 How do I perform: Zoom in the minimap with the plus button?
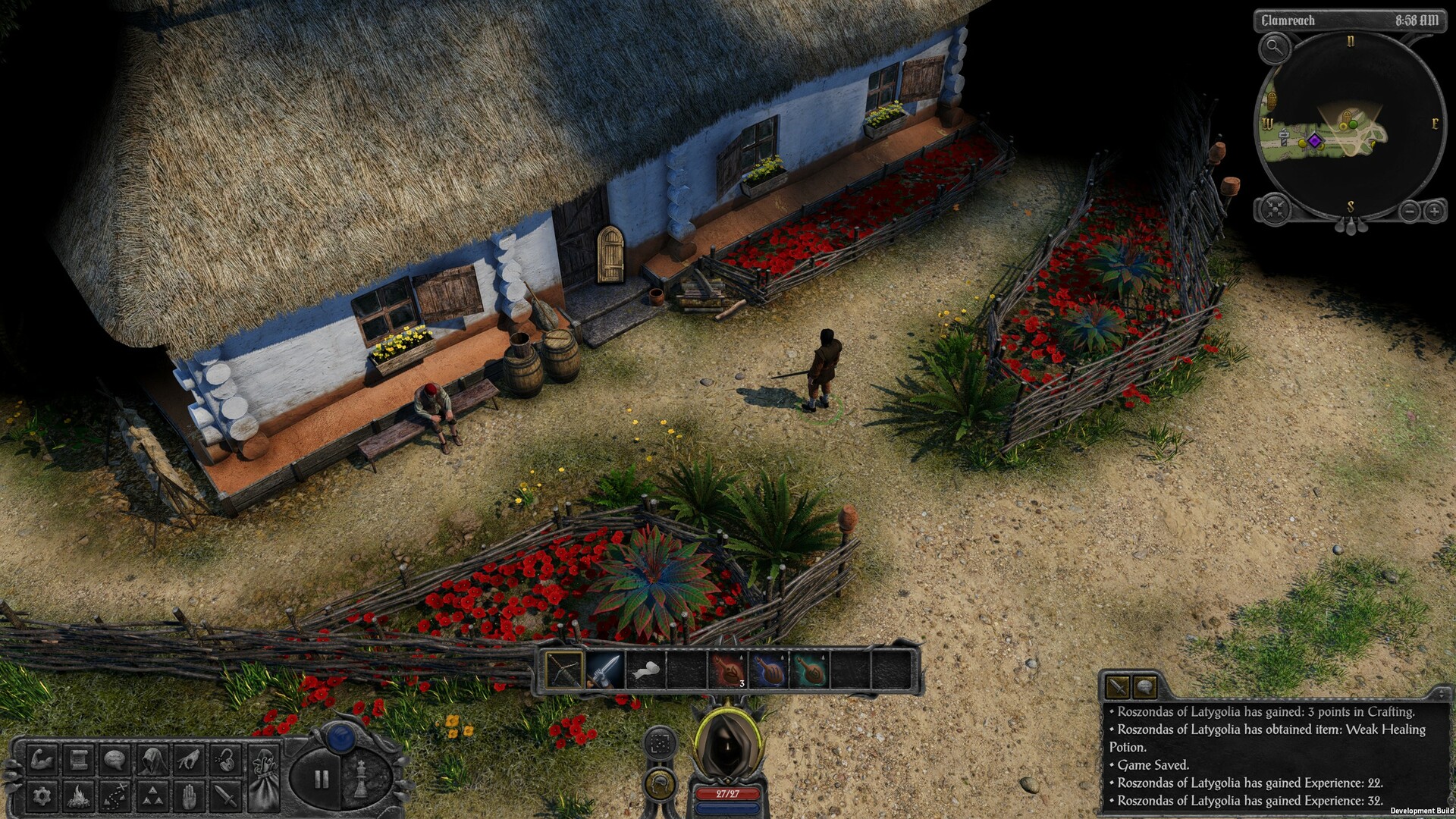point(1433,211)
